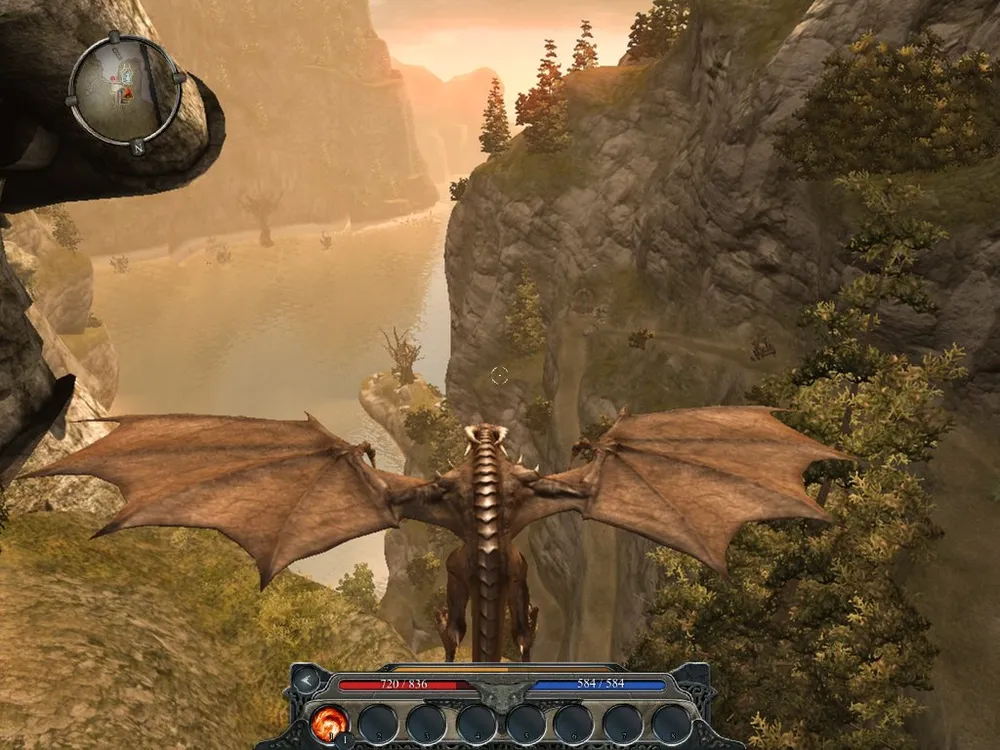Activate the fireball skill in slot 1
Screen dimensions: 1000x750
[x=329, y=724]
